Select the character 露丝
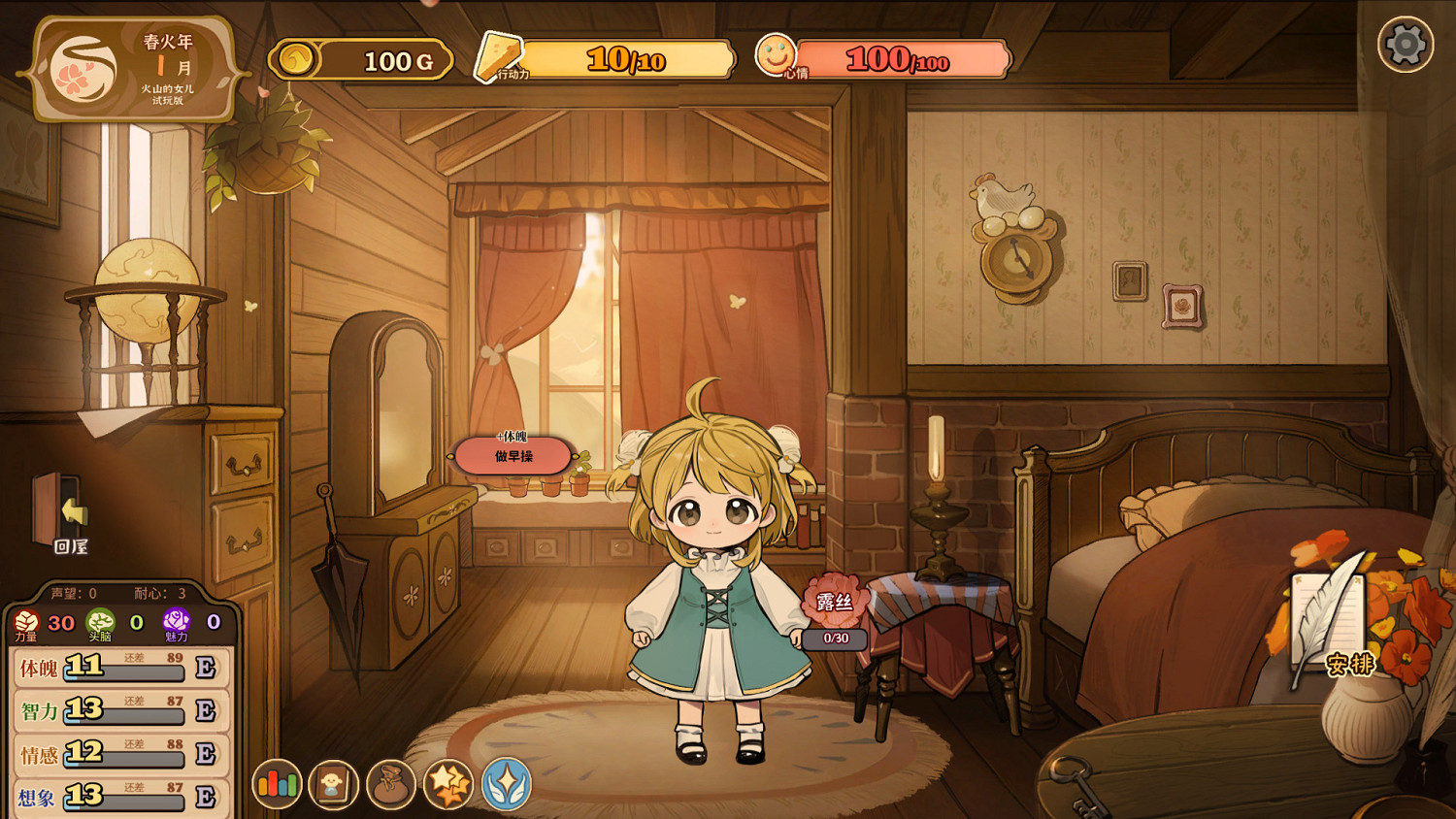1456x819 pixels. [x=831, y=600]
